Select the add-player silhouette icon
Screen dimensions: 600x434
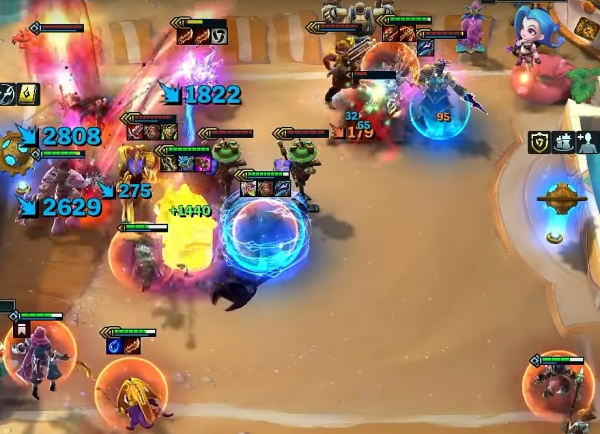[586, 143]
